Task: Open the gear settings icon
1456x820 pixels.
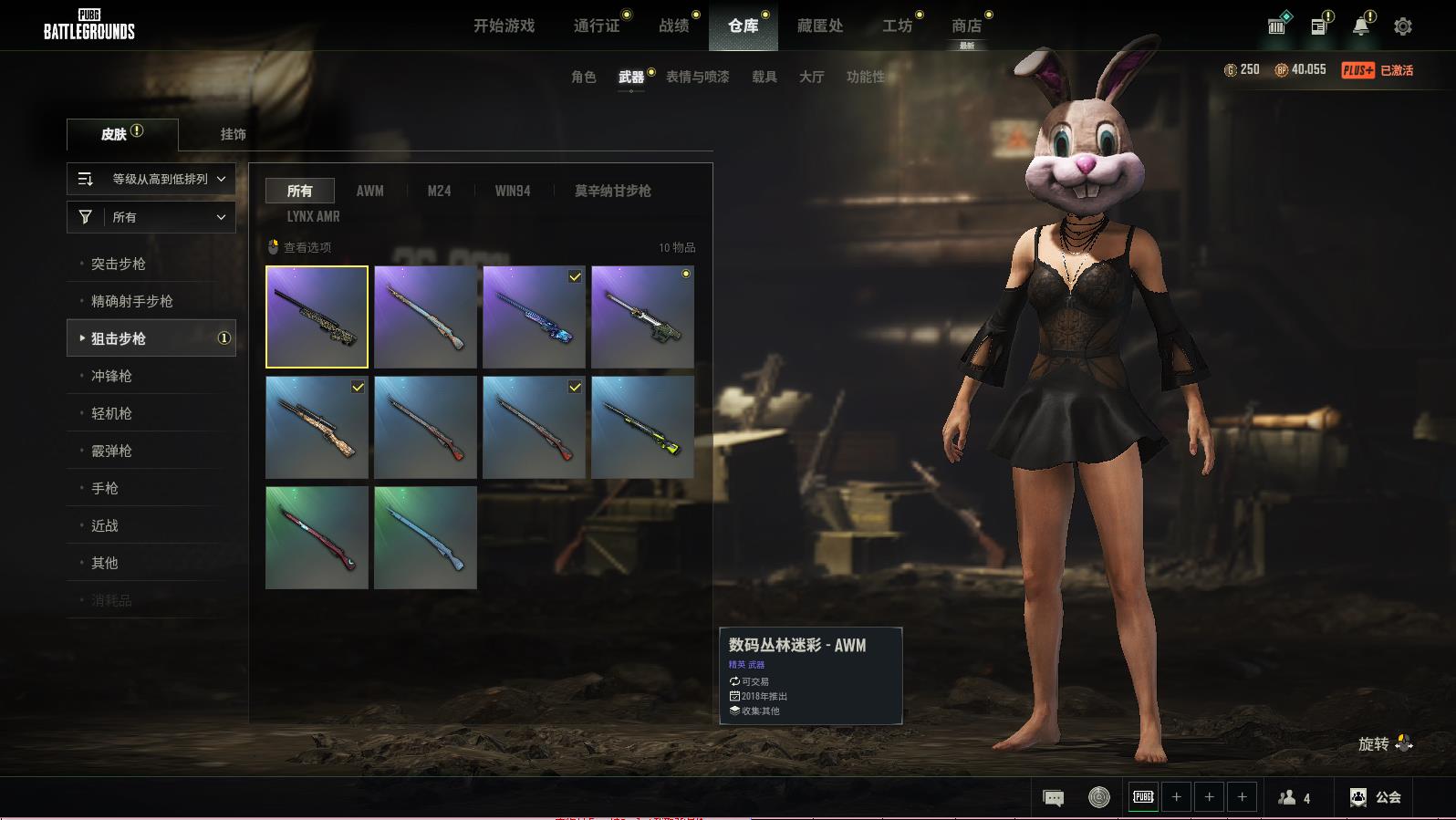Action: (x=1403, y=26)
